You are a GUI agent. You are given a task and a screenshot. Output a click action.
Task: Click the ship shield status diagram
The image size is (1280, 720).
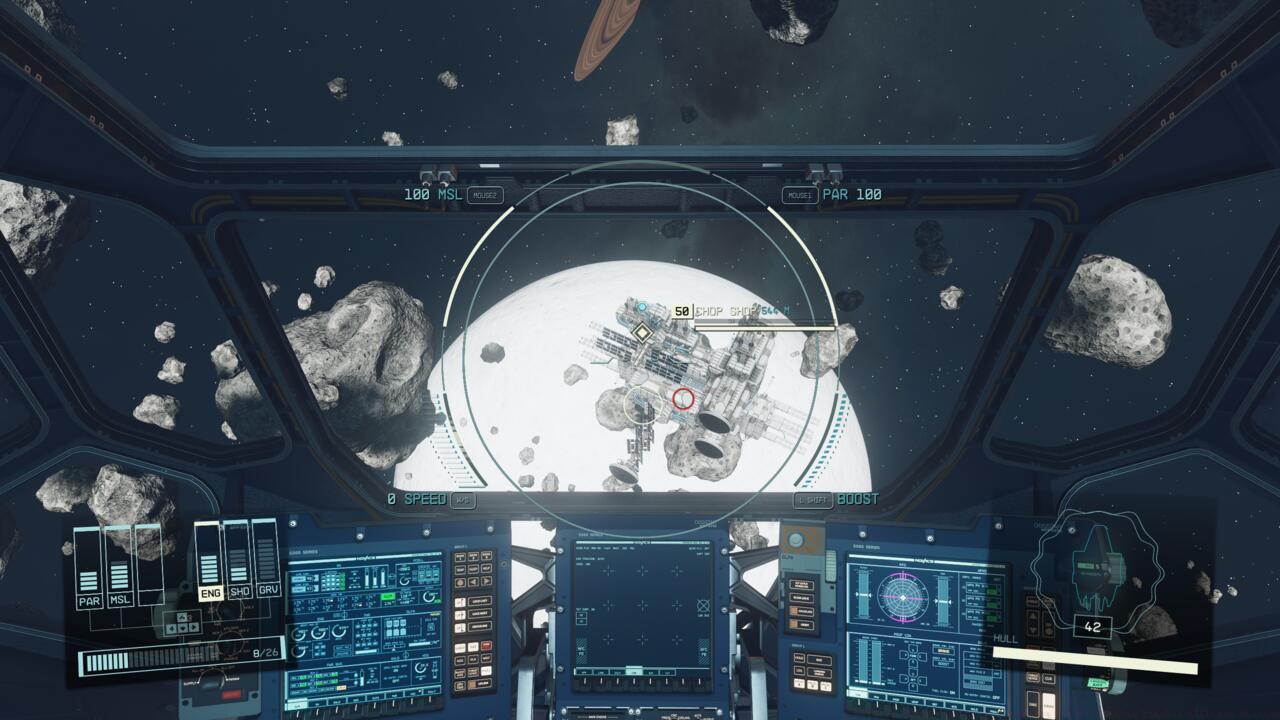click(x=1094, y=565)
